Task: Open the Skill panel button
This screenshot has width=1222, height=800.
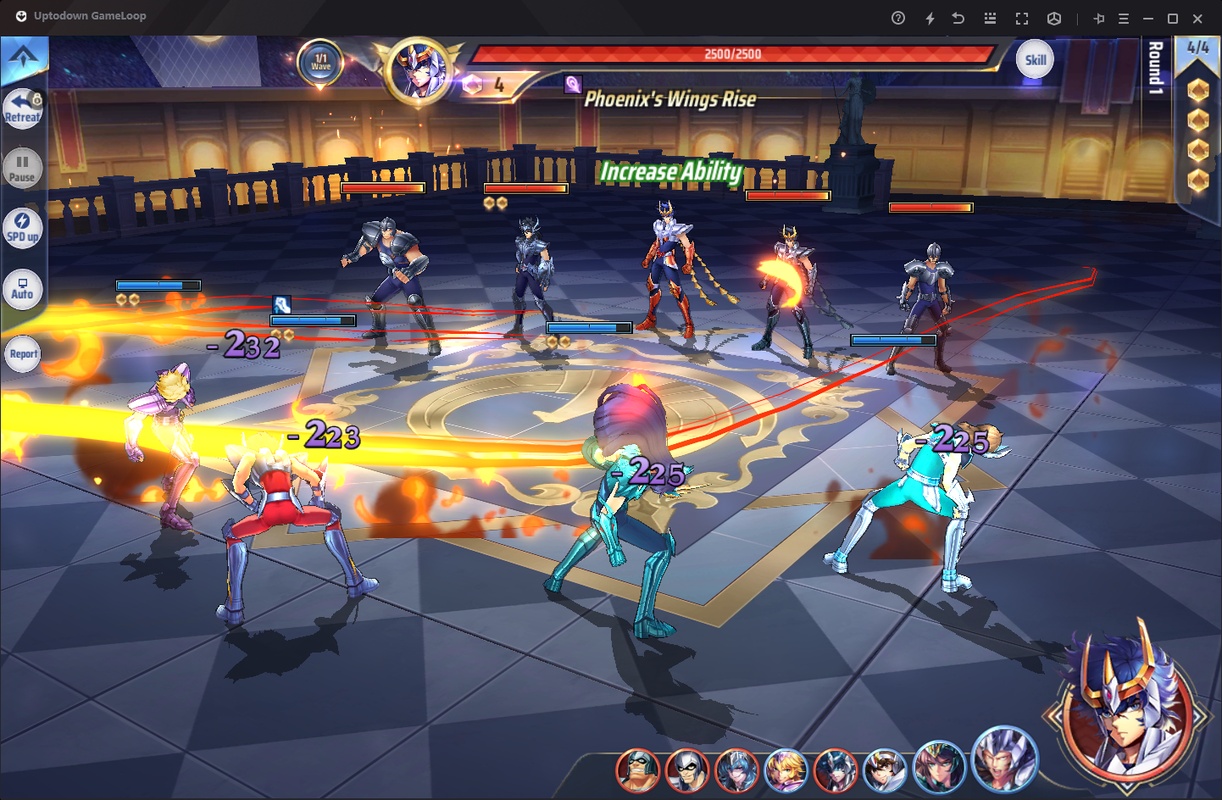Action: [x=1035, y=60]
